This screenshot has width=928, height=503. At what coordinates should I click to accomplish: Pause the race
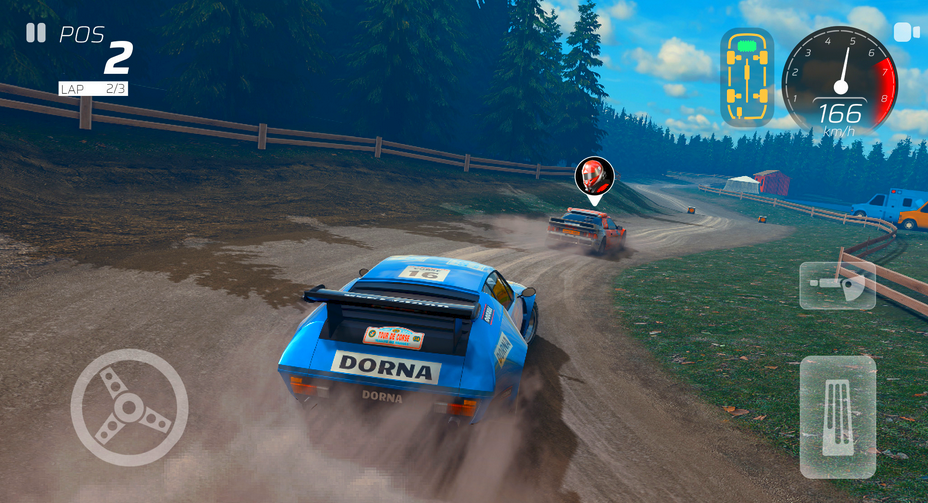coord(36,33)
